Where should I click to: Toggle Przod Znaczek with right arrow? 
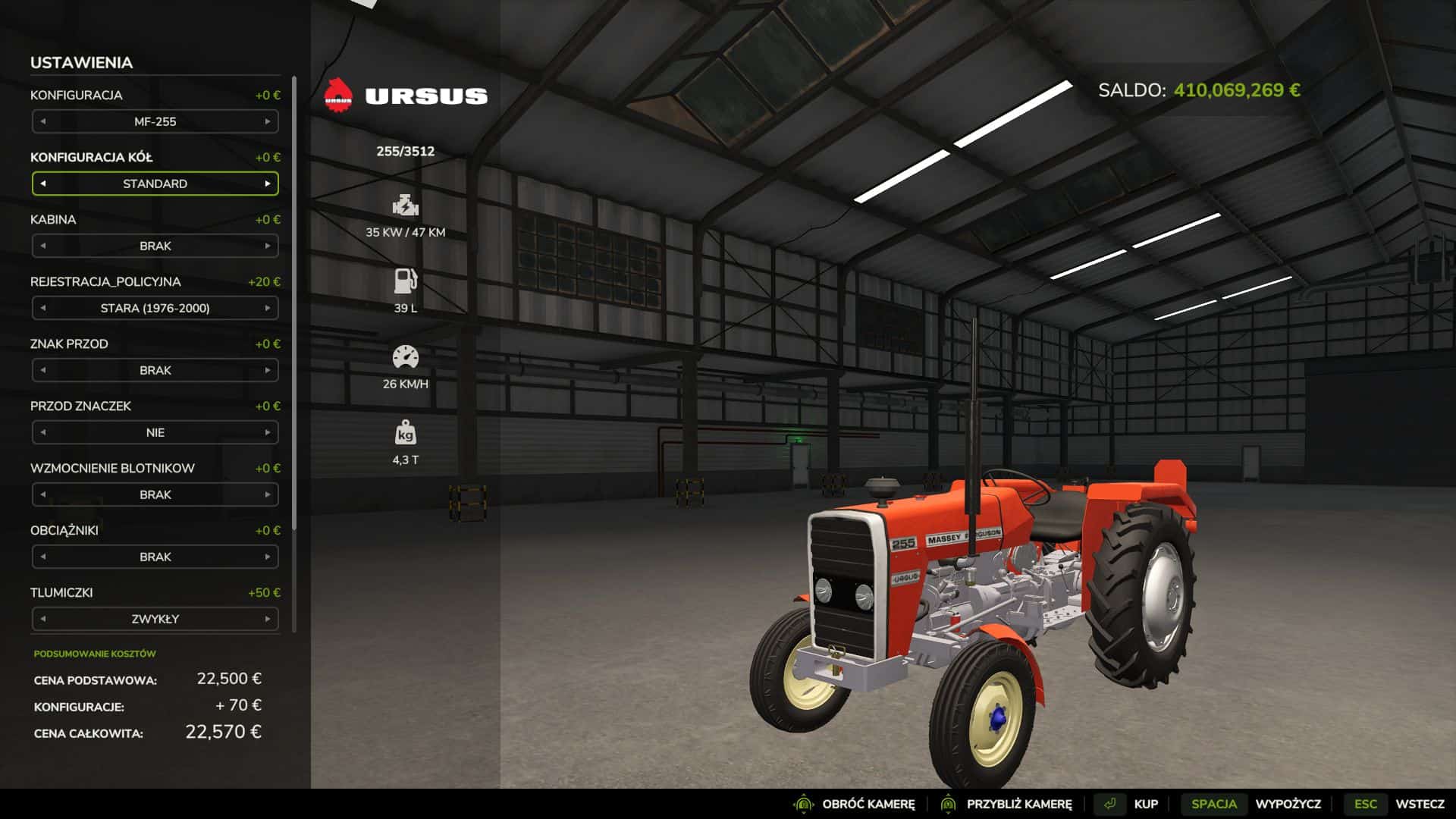click(x=268, y=432)
